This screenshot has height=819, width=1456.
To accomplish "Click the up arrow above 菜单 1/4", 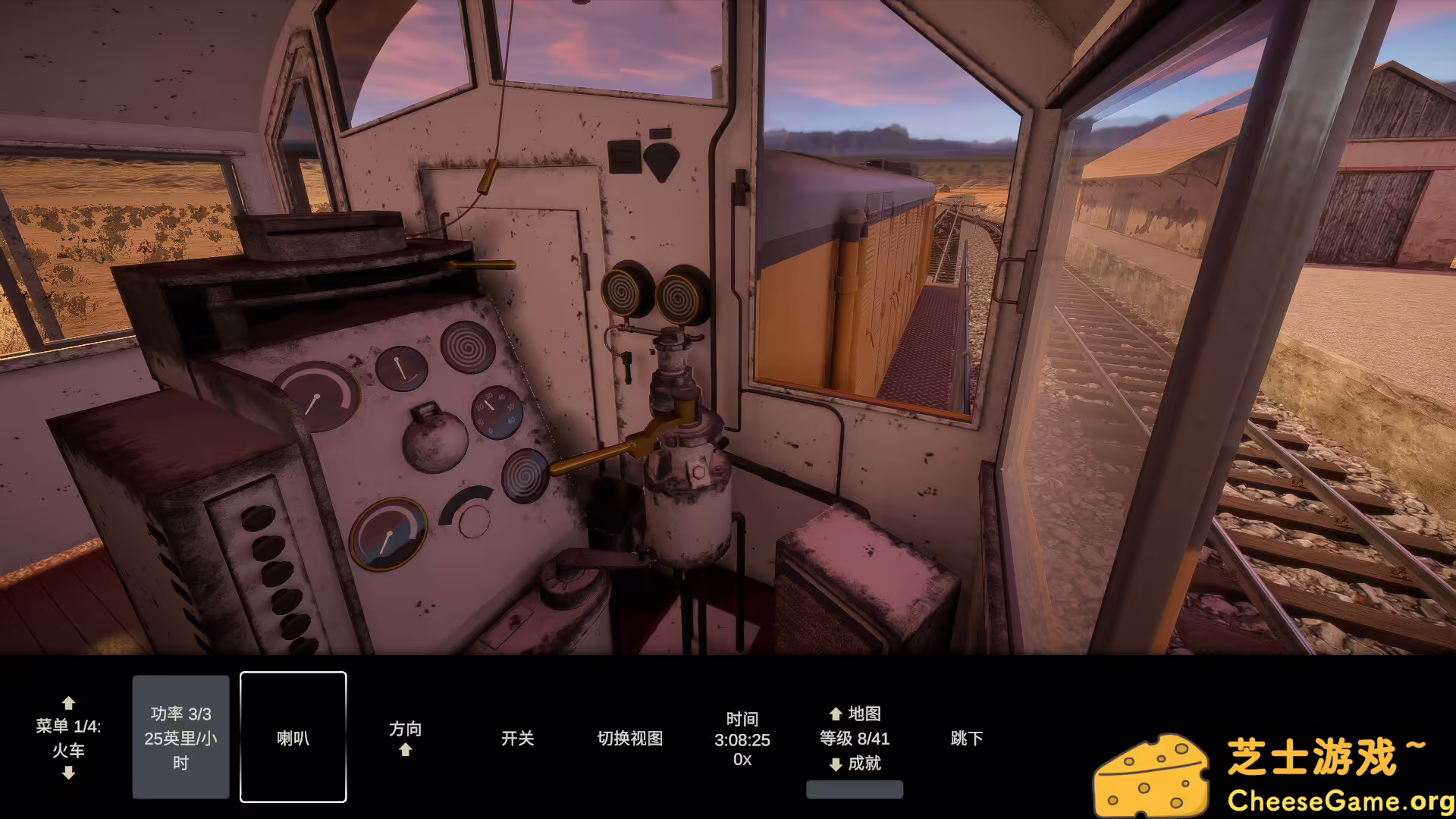I will [69, 704].
